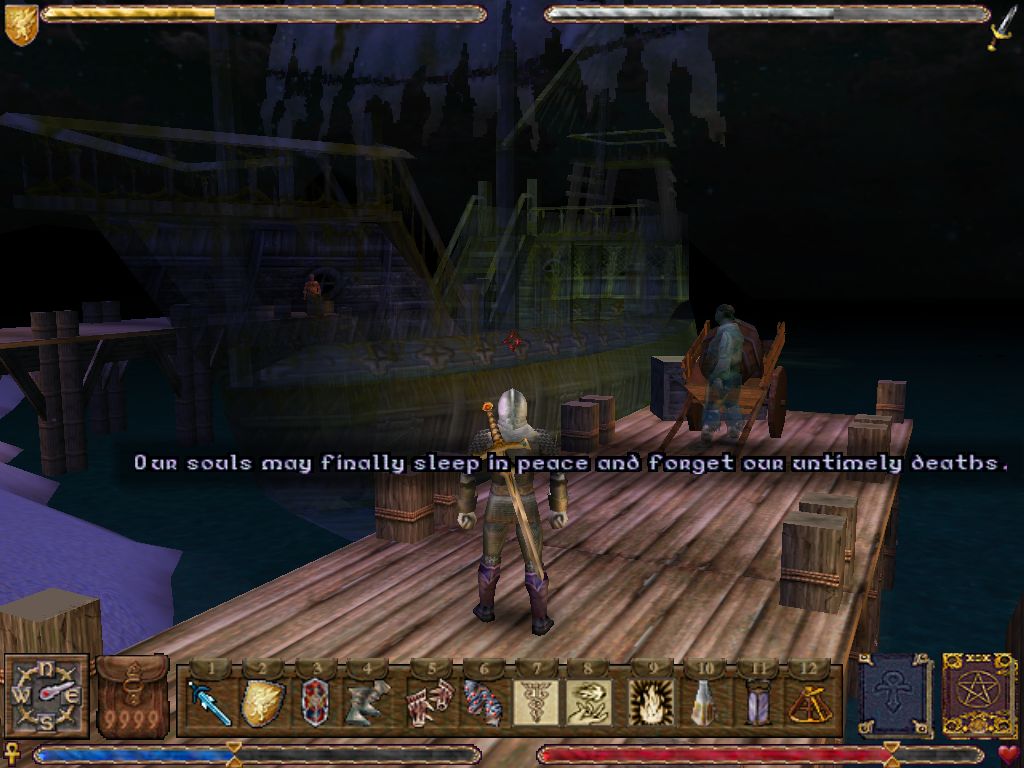Equip the golden lion shield in slot 2
Image resolution: width=1024 pixels, height=768 pixels.
coord(262,701)
